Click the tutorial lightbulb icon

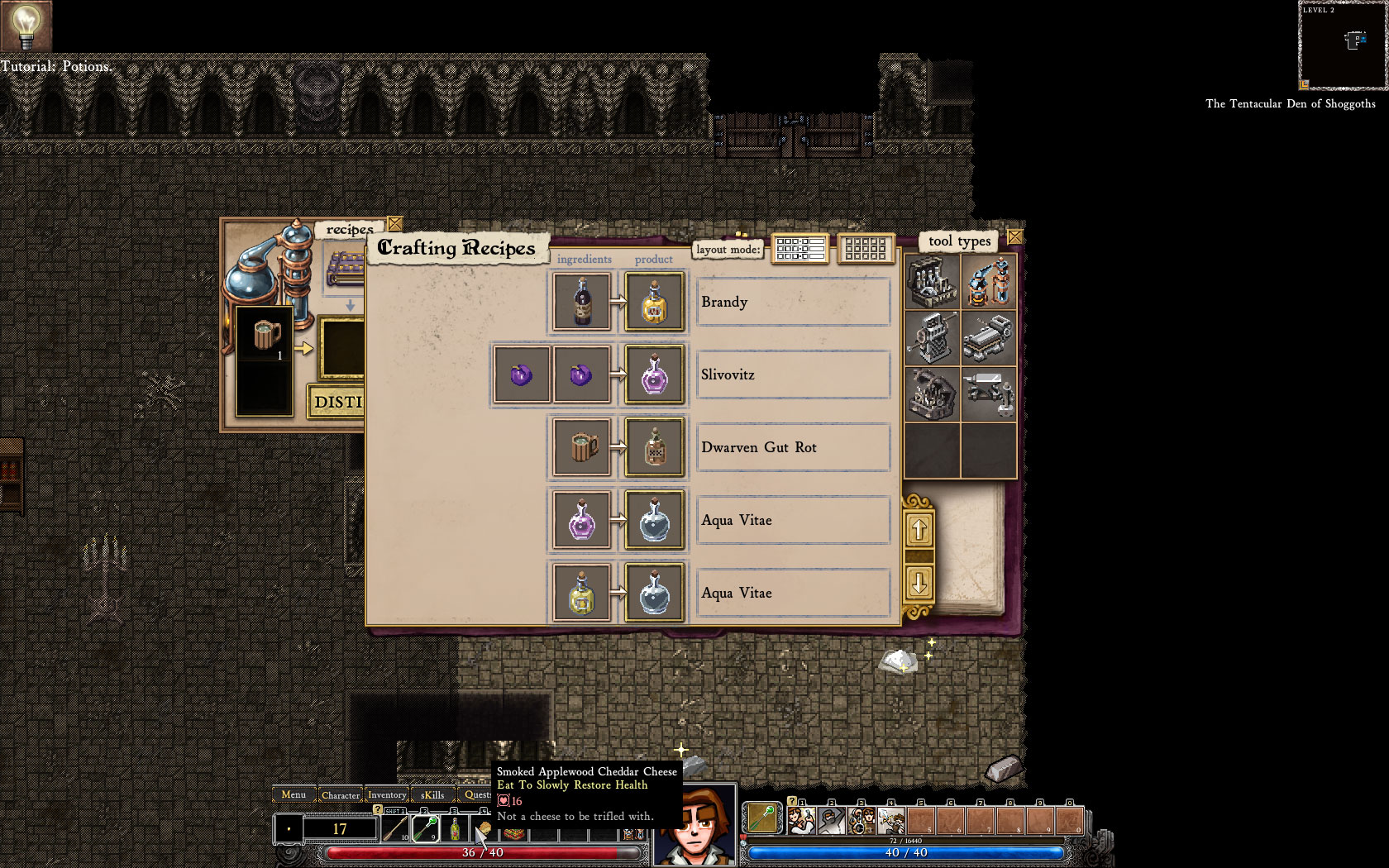[27, 27]
